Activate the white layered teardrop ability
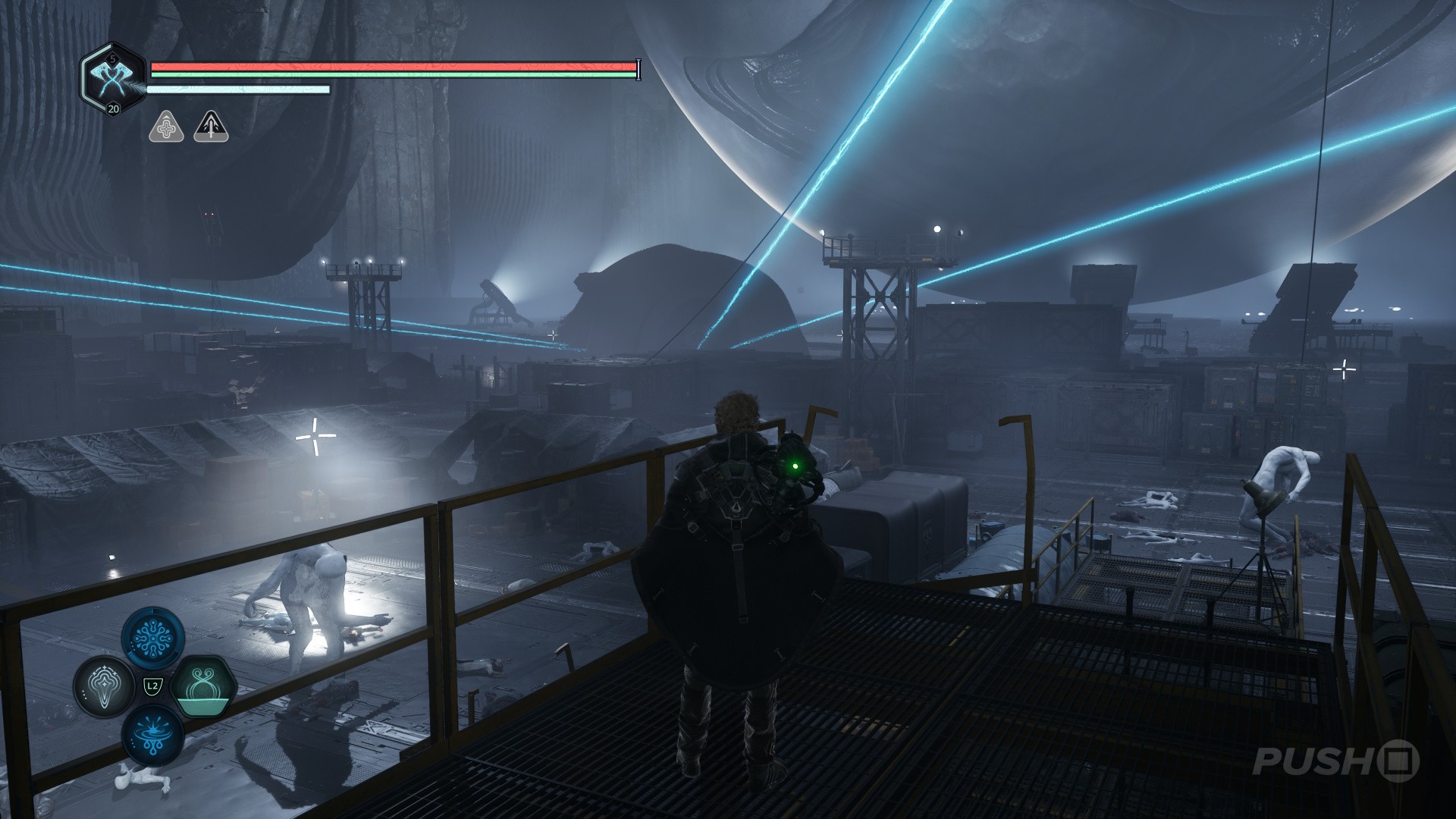The image size is (1456, 819). (x=104, y=686)
